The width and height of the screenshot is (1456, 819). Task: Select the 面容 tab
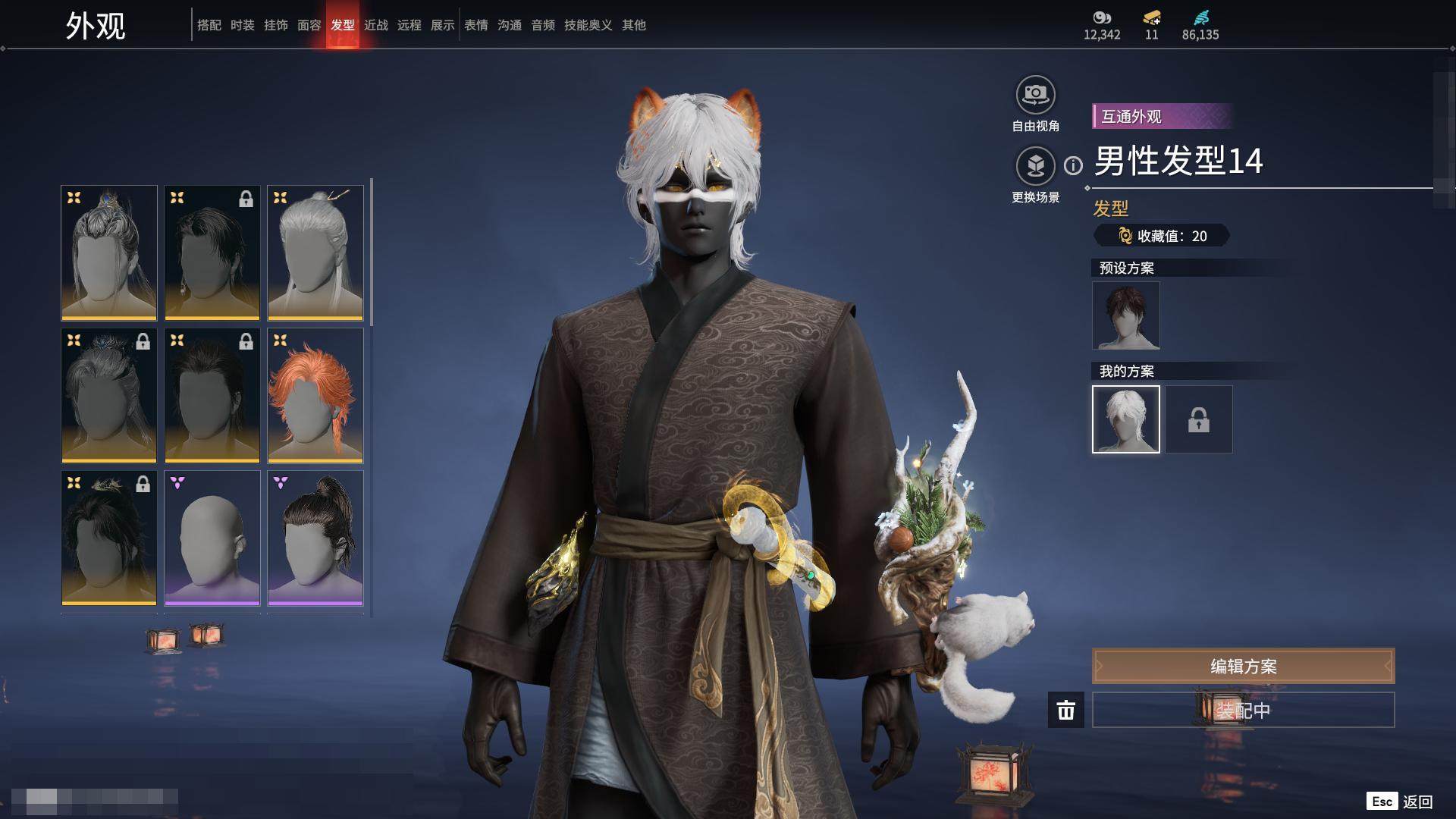pyautogui.click(x=309, y=25)
